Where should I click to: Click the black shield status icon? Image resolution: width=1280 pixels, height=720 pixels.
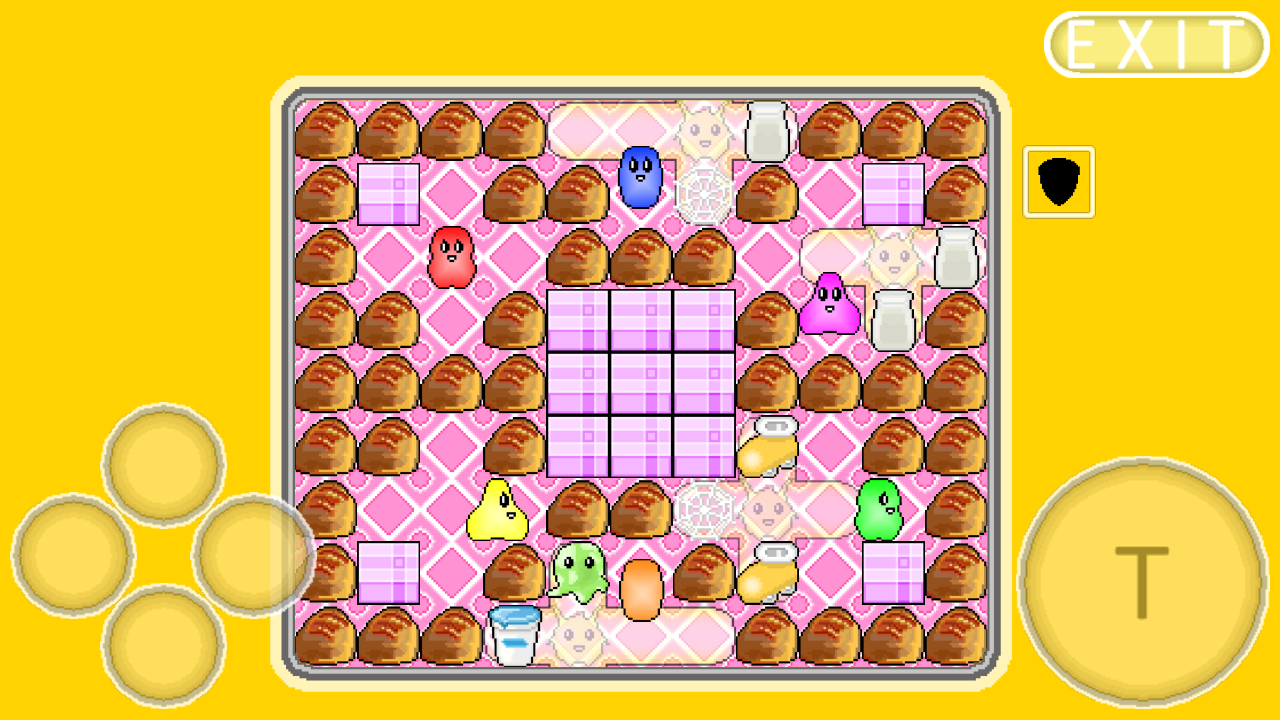point(1058,180)
